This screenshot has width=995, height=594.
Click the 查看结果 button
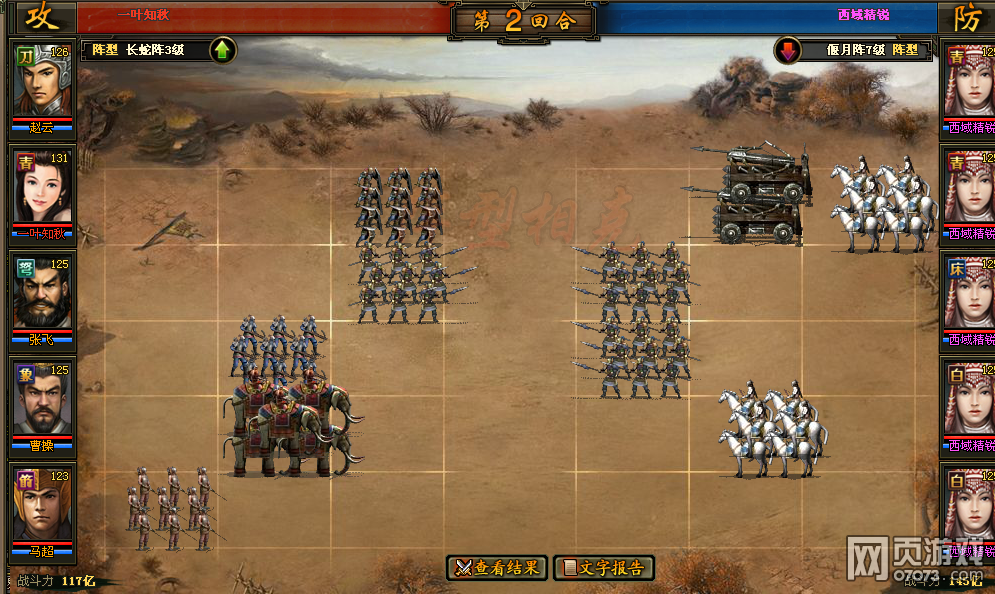pos(498,568)
